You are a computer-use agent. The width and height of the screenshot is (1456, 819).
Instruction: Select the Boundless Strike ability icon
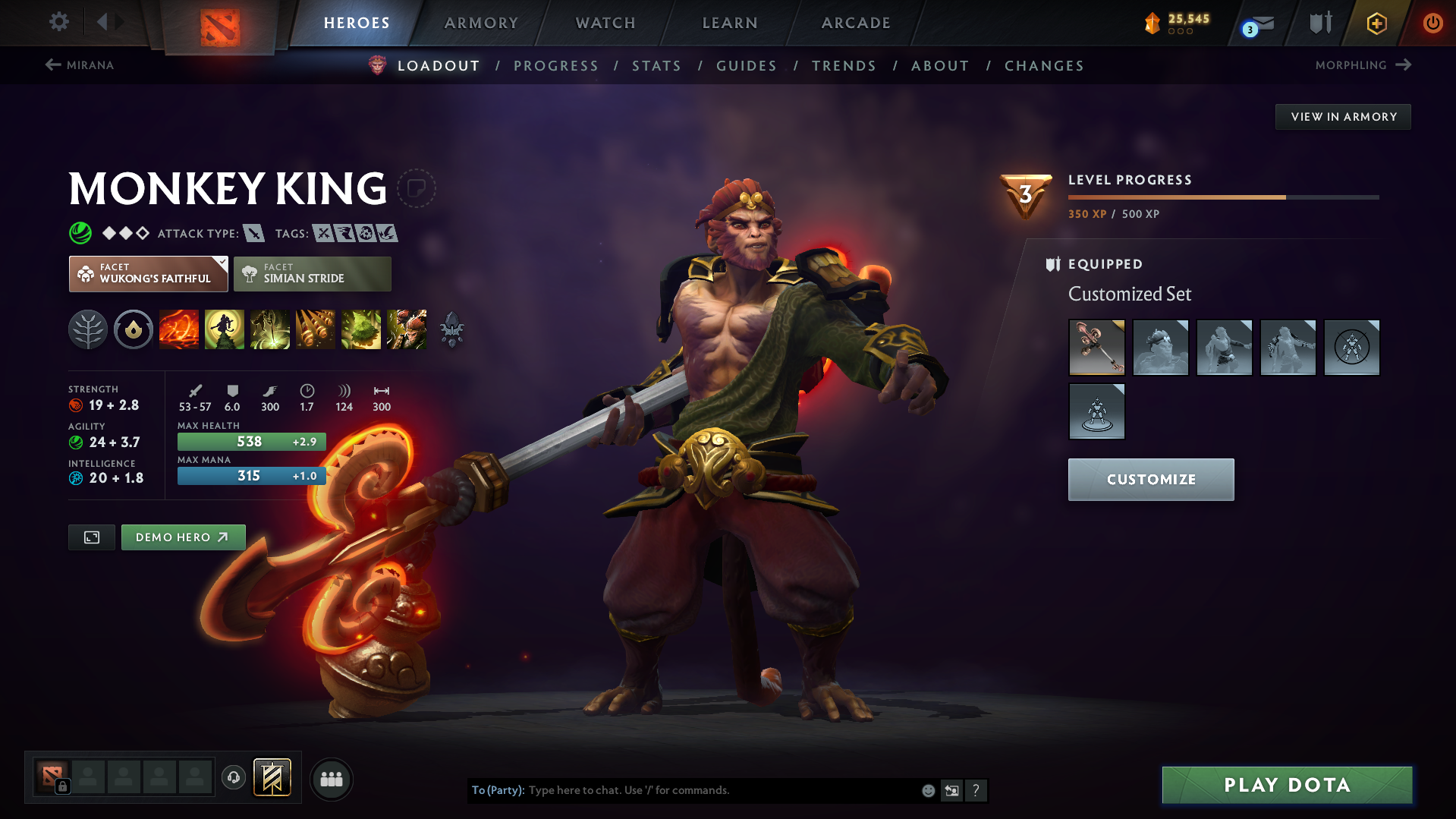tap(179, 329)
